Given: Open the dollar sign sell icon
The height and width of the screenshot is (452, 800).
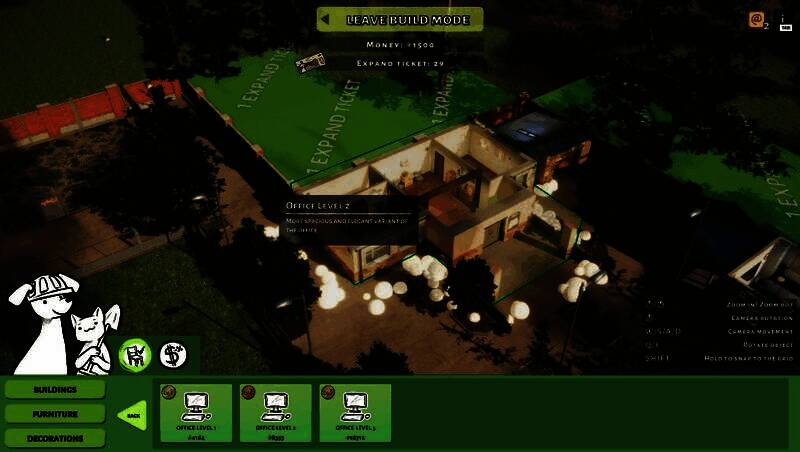Looking at the screenshot, I should click(x=173, y=354).
